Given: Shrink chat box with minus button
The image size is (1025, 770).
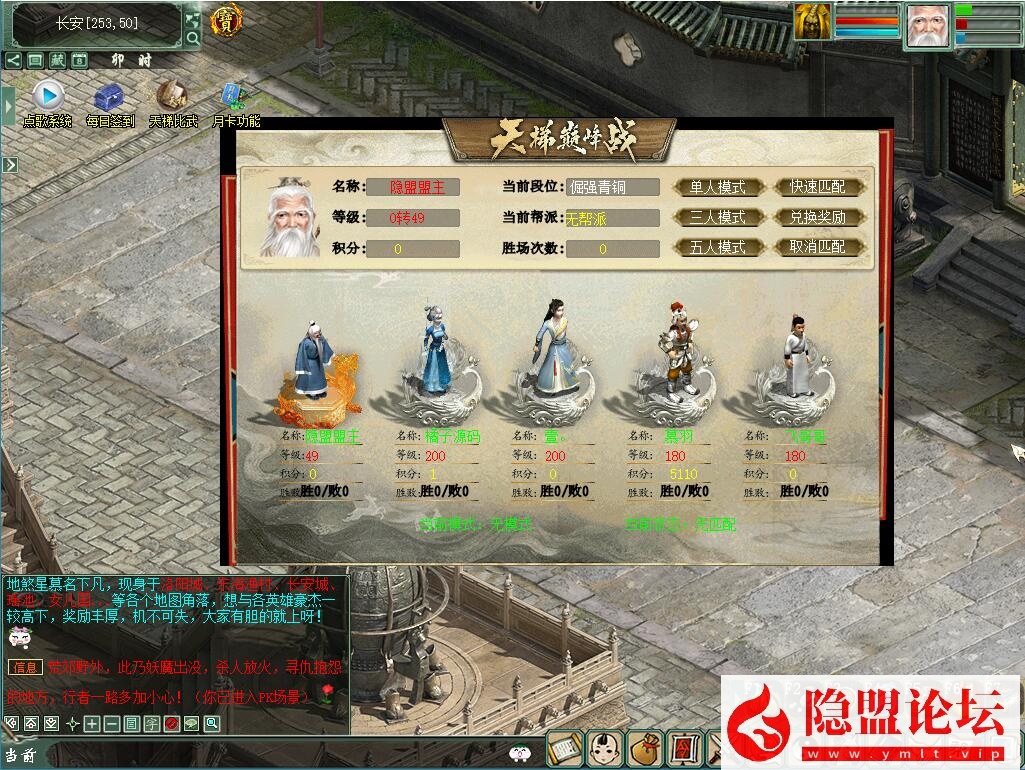Looking at the screenshot, I should 111,724.
